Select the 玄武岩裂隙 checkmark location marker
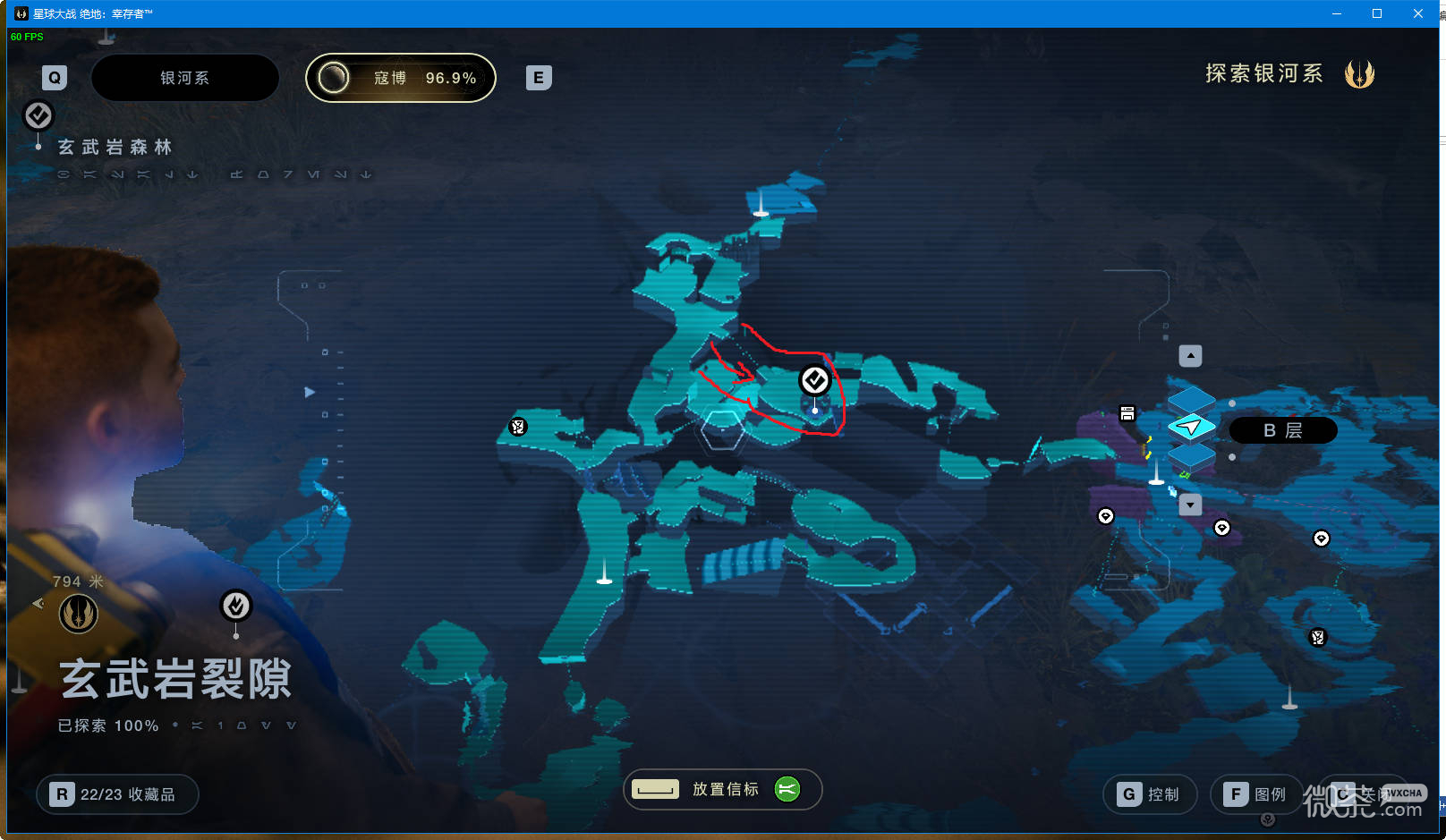 [236, 606]
